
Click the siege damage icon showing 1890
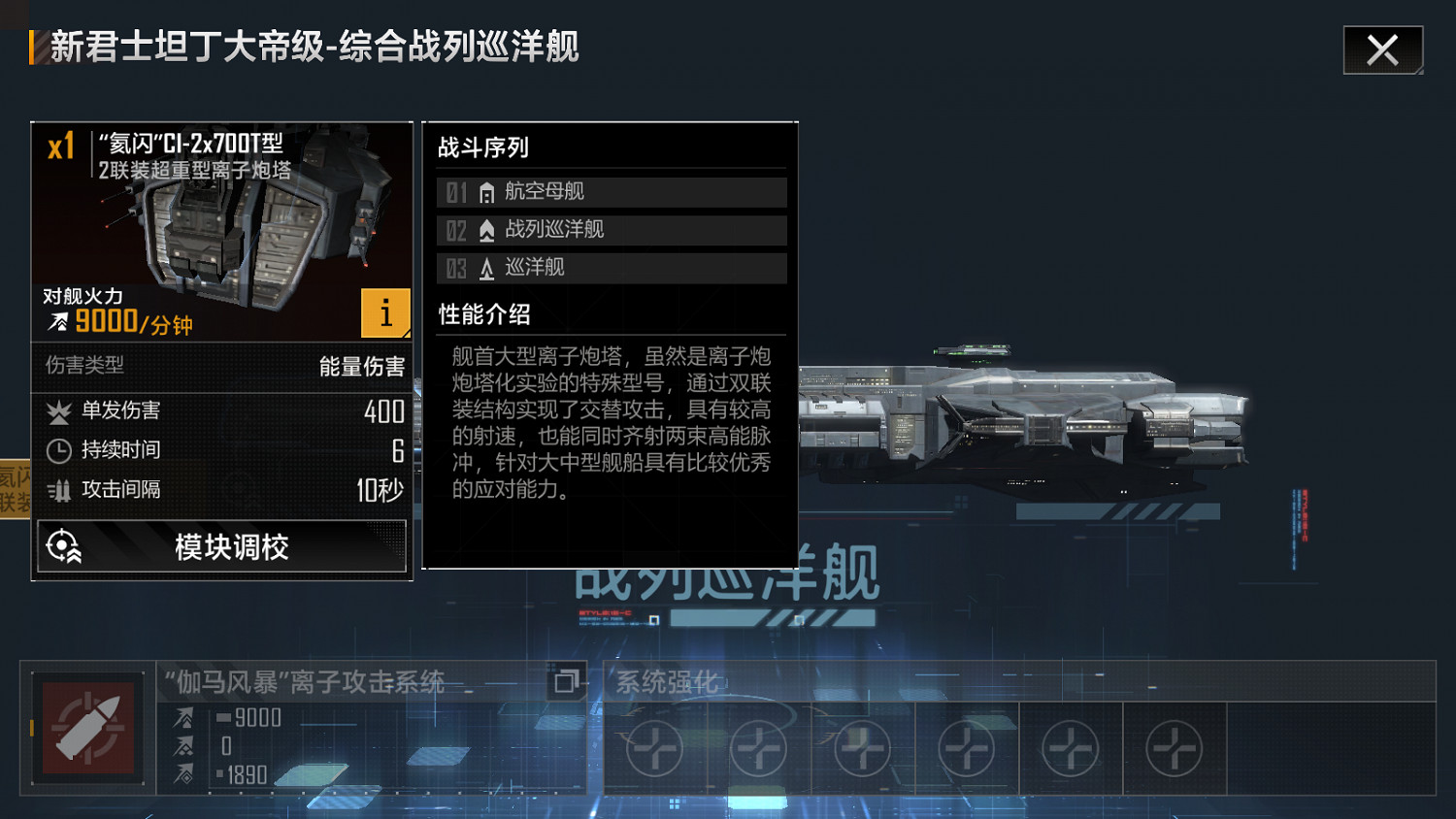point(181,775)
